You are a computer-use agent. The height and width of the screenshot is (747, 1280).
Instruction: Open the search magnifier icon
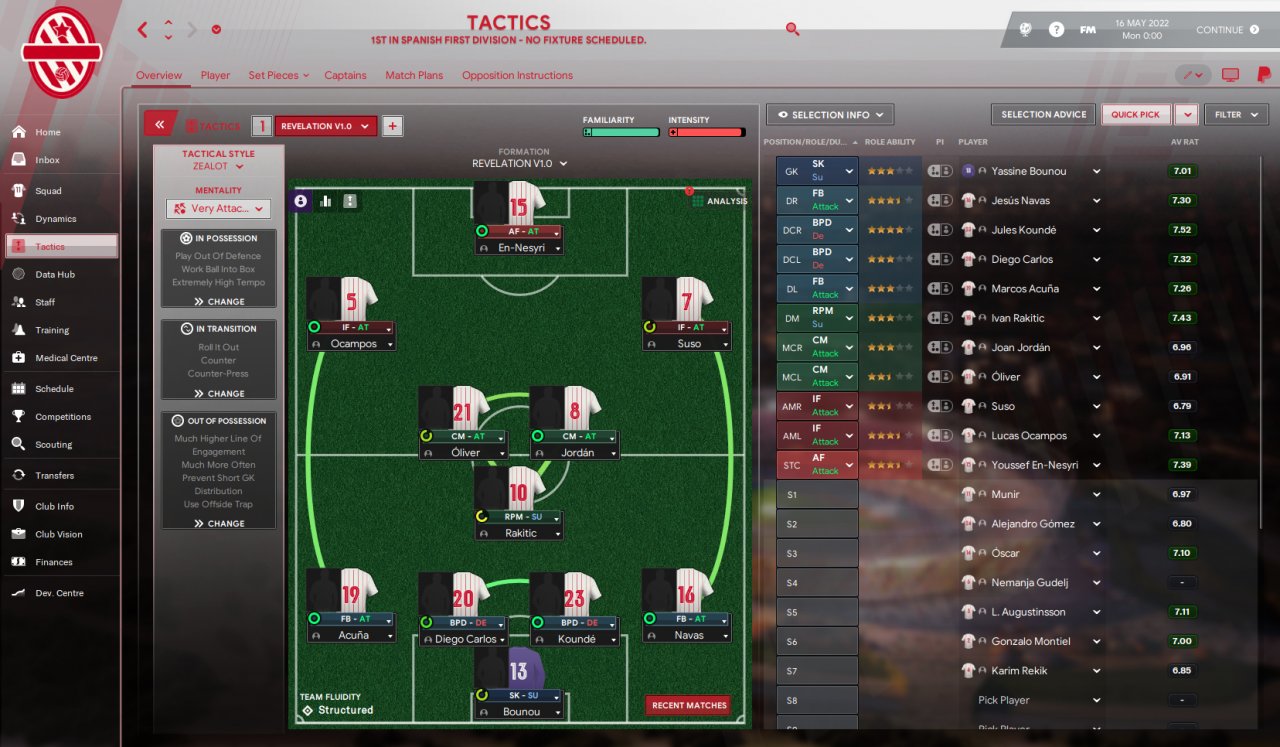pyautogui.click(x=792, y=30)
